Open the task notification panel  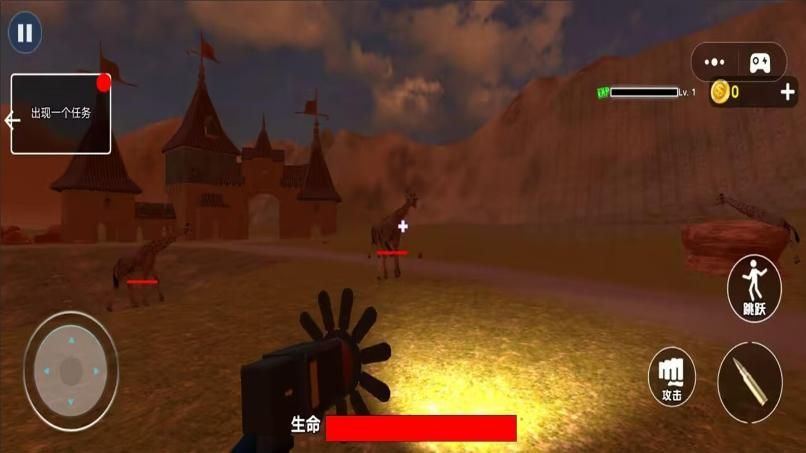pyautogui.click(x=62, y=114)
